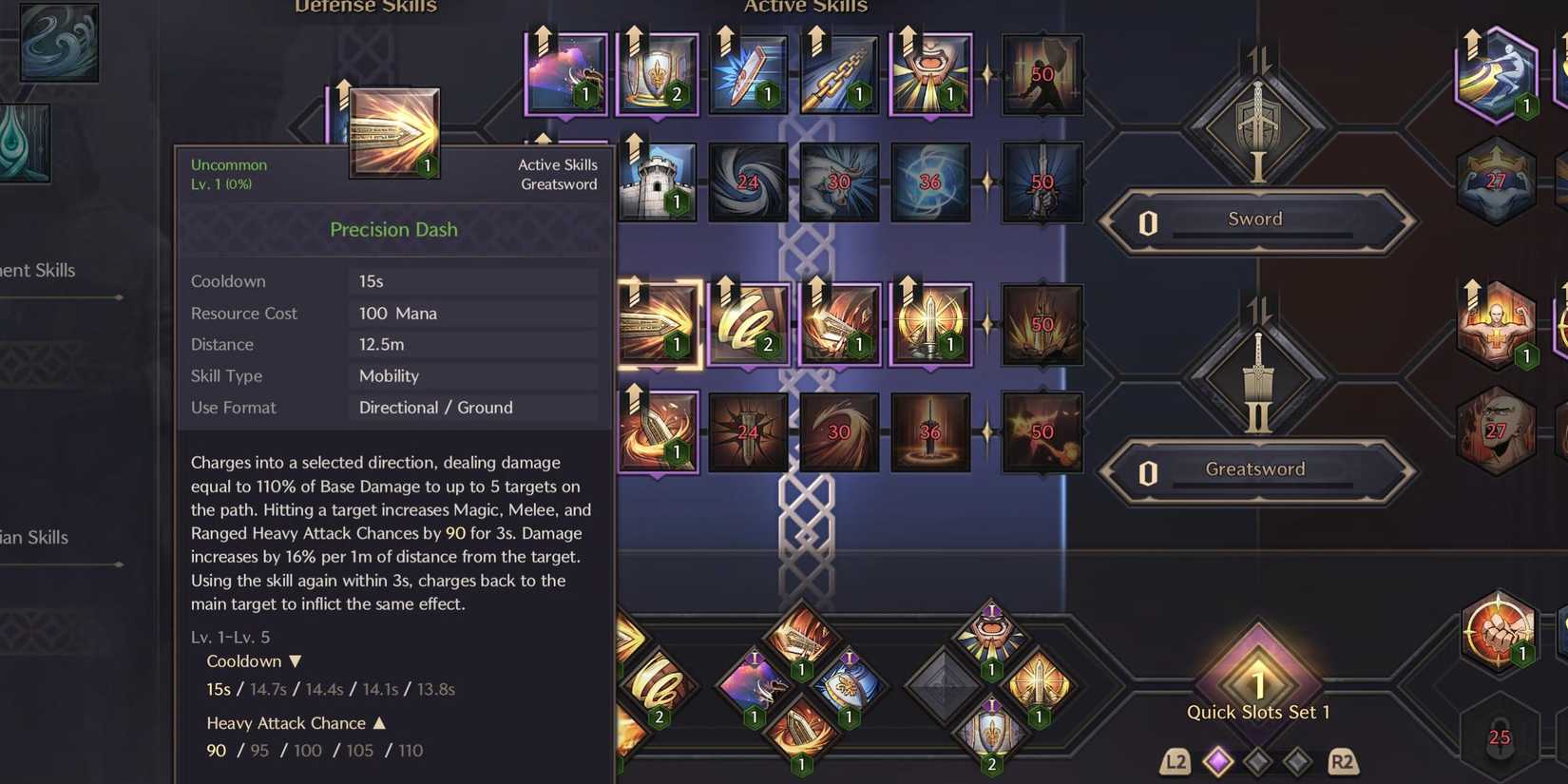Screen dimensions: 1568x784
Task: Expand the Heavy Attack Chance stat breakdown
Action: [x=380, y=723]
